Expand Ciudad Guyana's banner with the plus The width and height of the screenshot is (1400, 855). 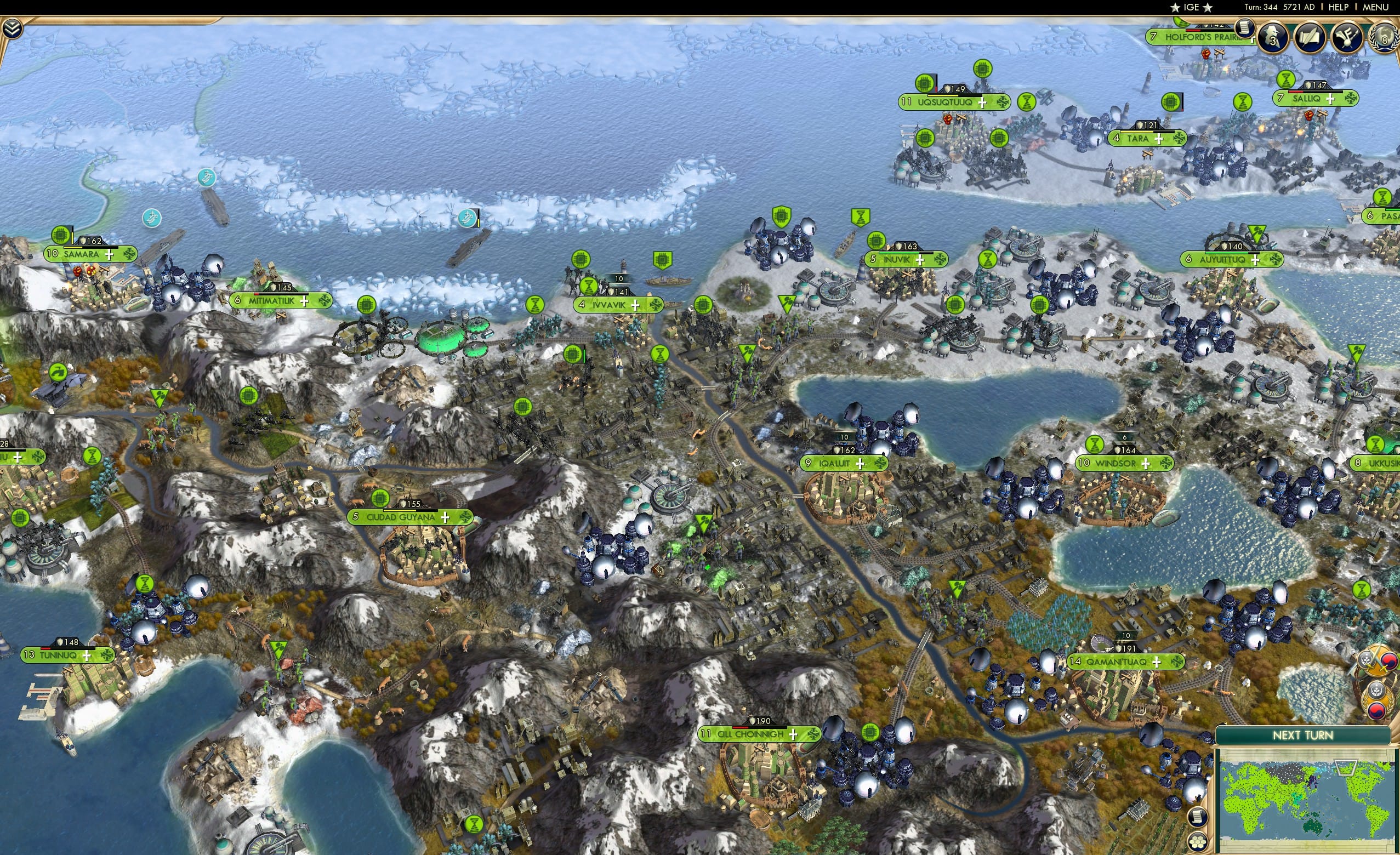(x=445, y=517)
